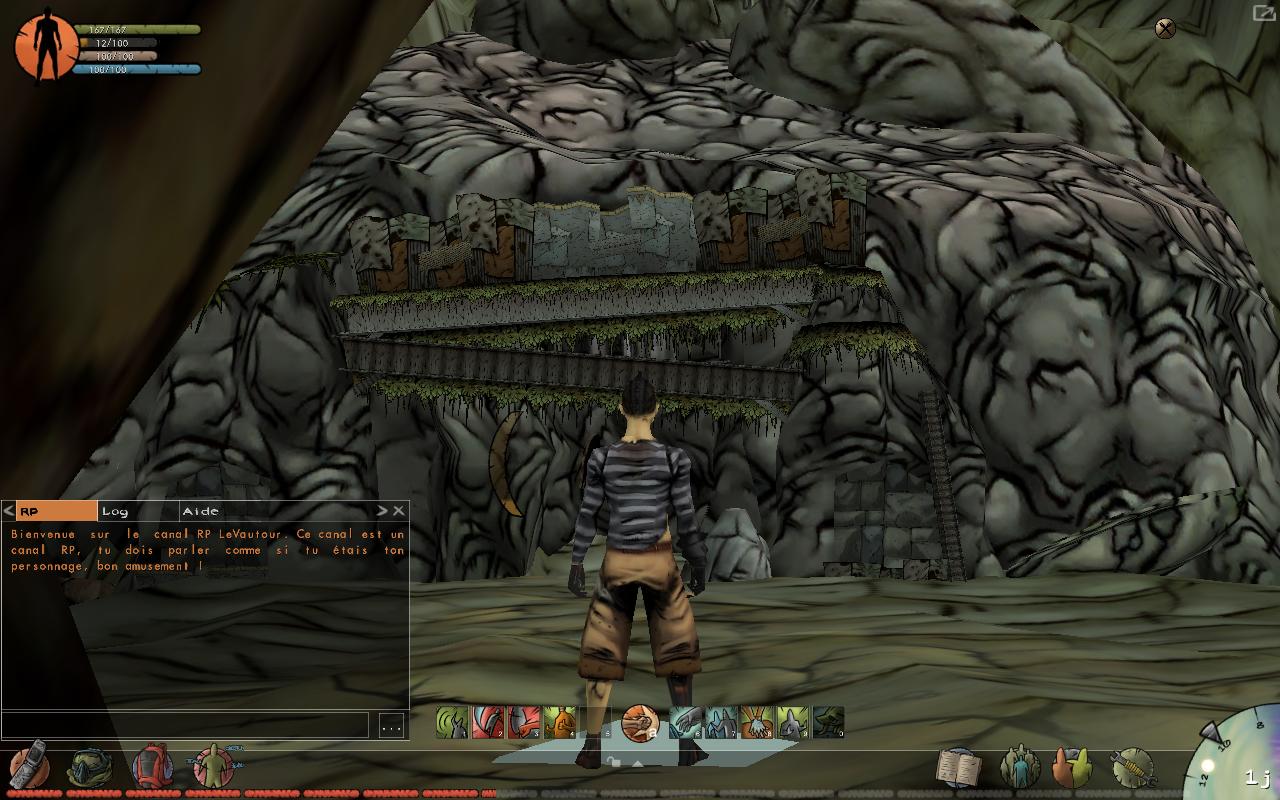The image size is (1280, 800).
Task: Open the red backpack inventory
Action: 152,766
